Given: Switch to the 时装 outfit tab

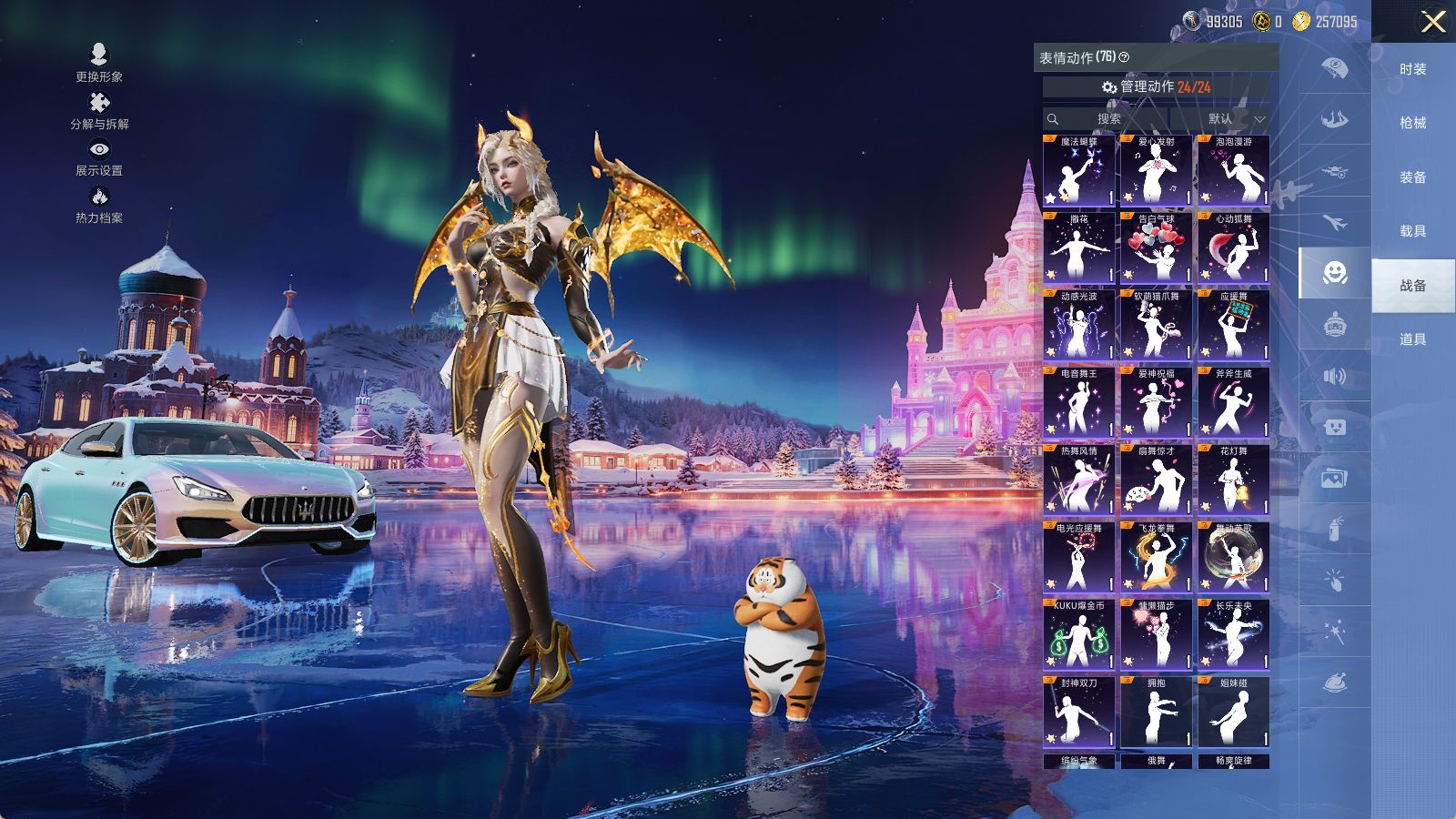Looking at the screenshot, I should tap(1412, 69).
